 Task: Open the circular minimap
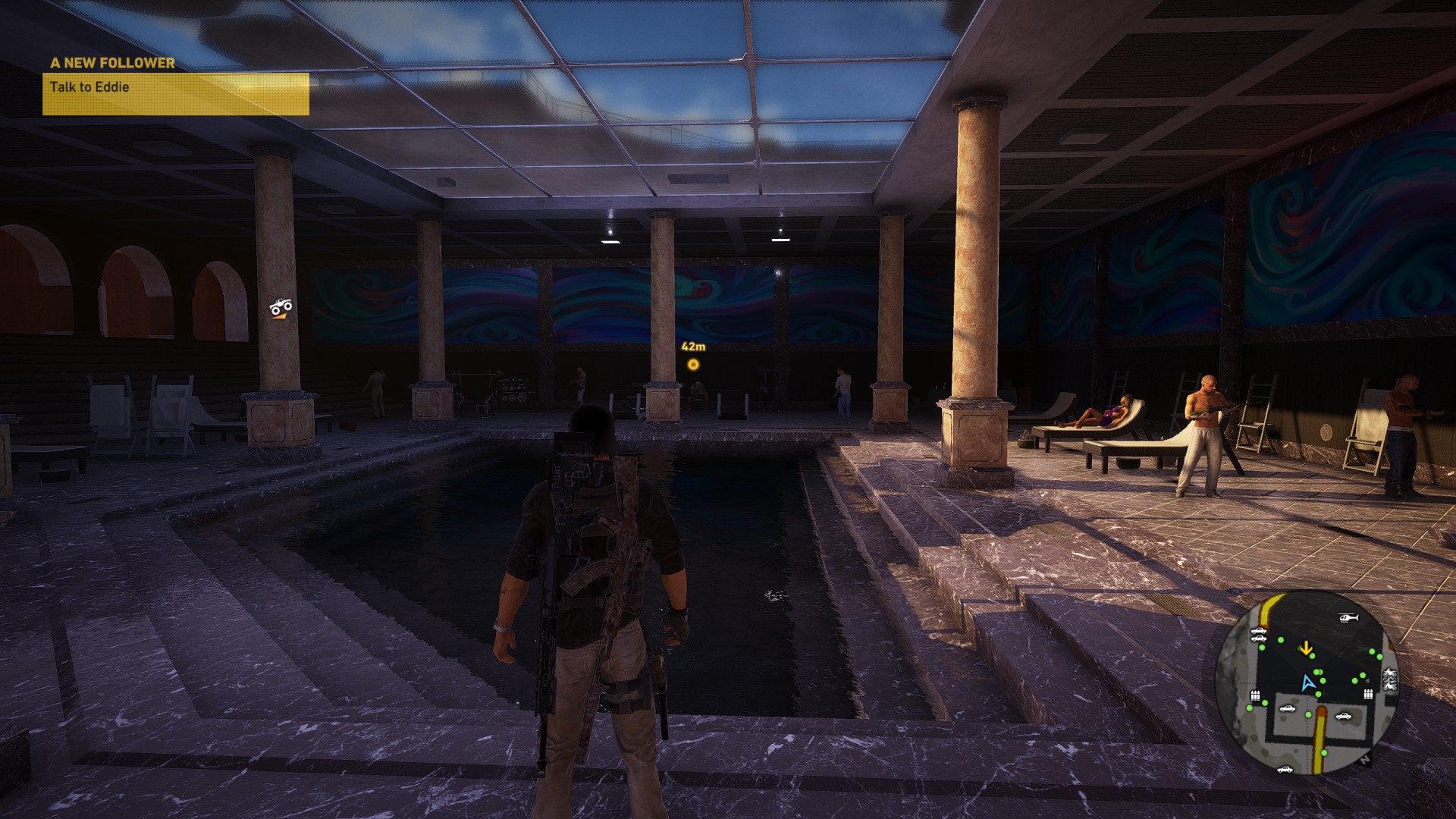(x=1307, y=682)
